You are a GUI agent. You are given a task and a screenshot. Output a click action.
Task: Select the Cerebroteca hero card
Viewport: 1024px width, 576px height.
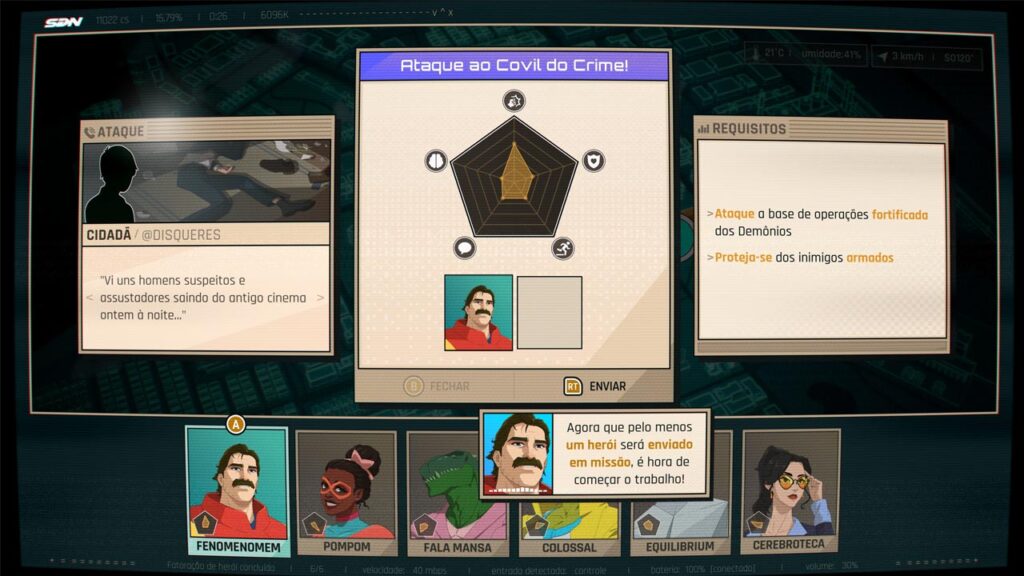pos(790,490)
